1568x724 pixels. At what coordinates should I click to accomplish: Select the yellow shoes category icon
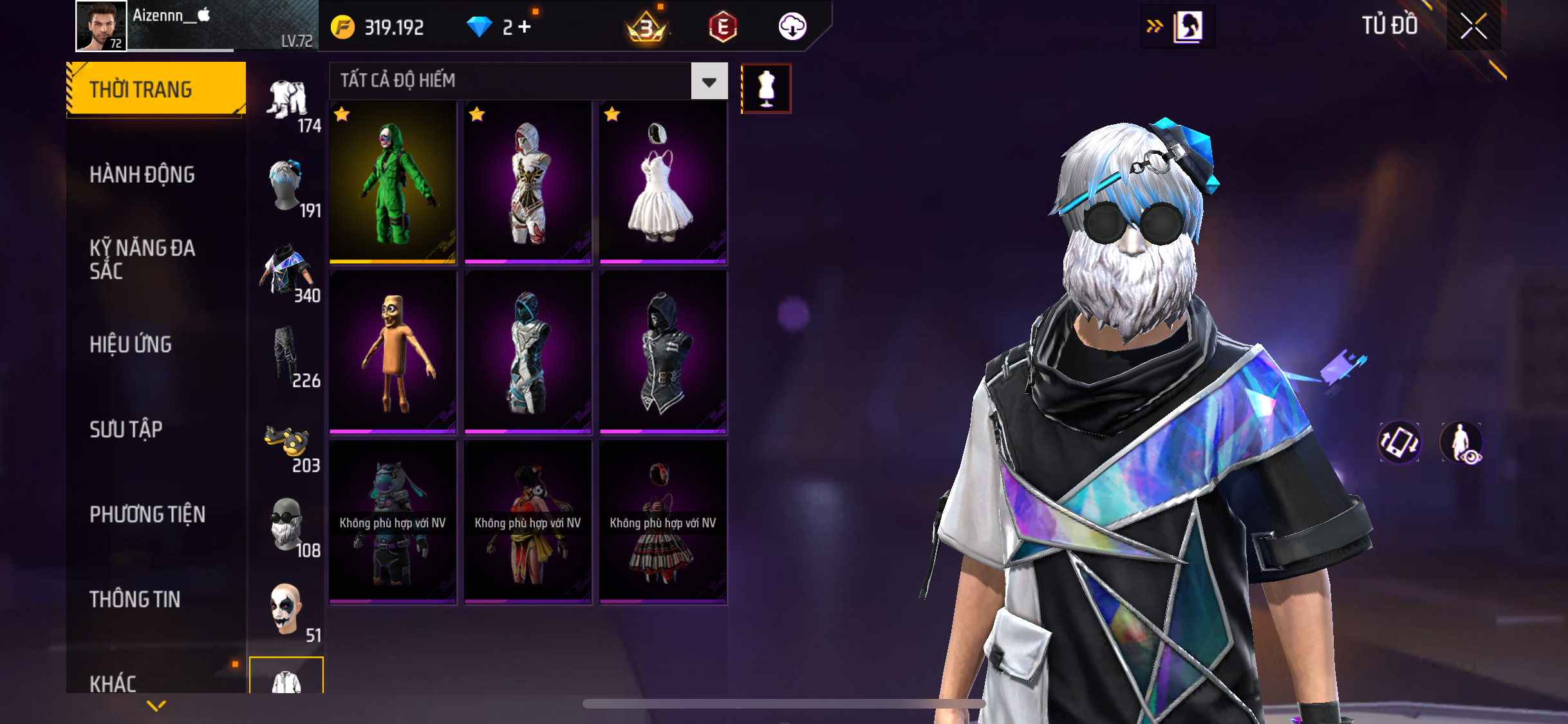coord(288,443)
